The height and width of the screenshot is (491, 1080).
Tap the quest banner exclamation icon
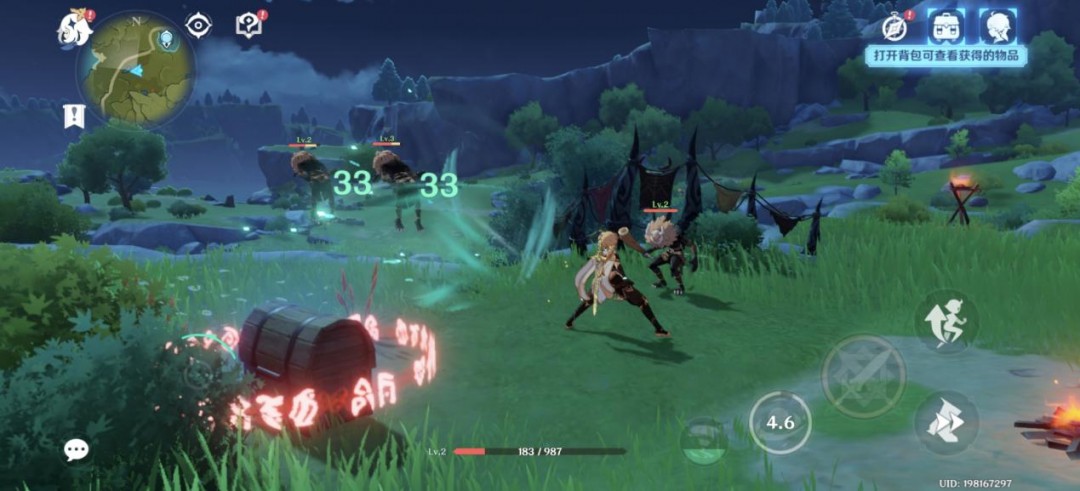pyautogui.click(x=73, y=115)
